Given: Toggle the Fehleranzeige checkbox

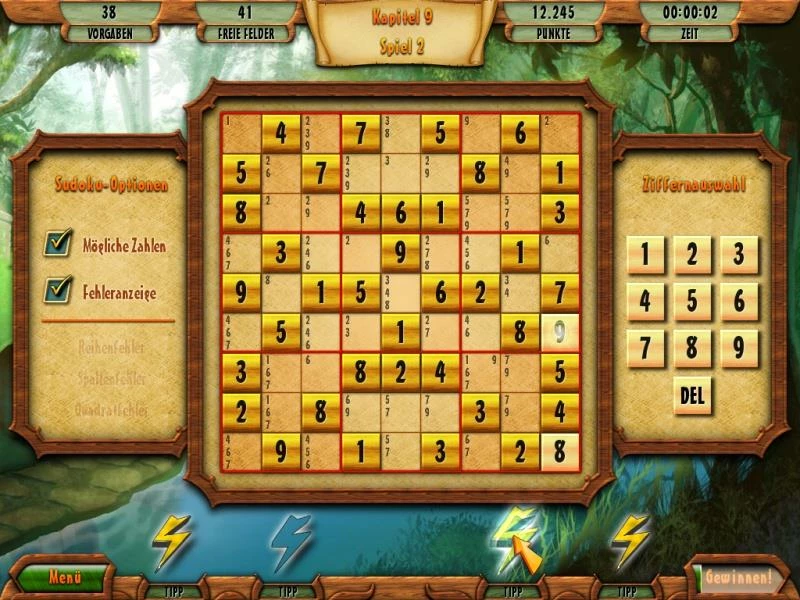Looking at the screenshot, I should click(x=59, y=291).
